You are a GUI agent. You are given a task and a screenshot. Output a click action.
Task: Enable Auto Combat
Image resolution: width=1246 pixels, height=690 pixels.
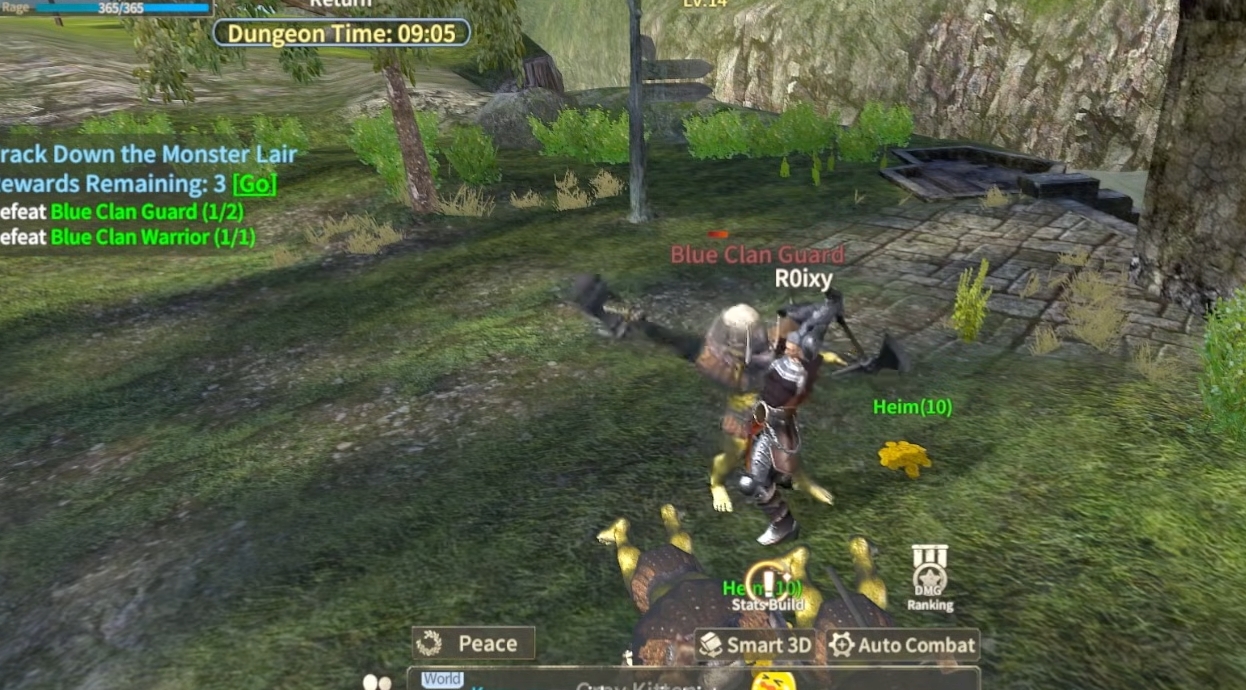tap(903, 645)
